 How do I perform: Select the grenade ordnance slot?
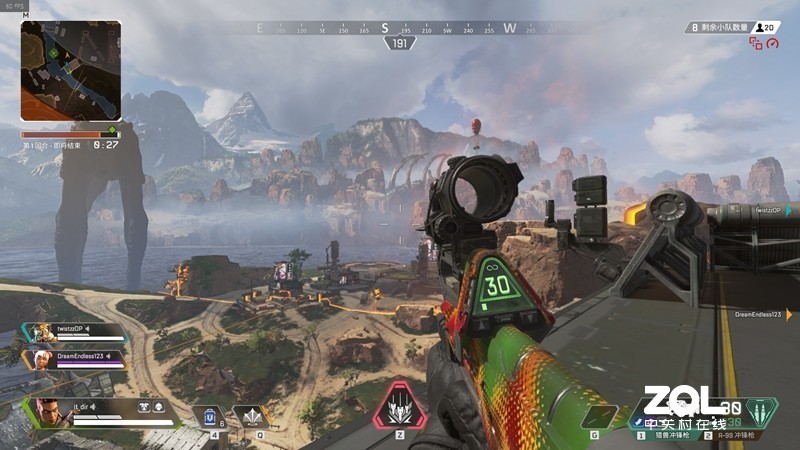[x=600, y=416]
